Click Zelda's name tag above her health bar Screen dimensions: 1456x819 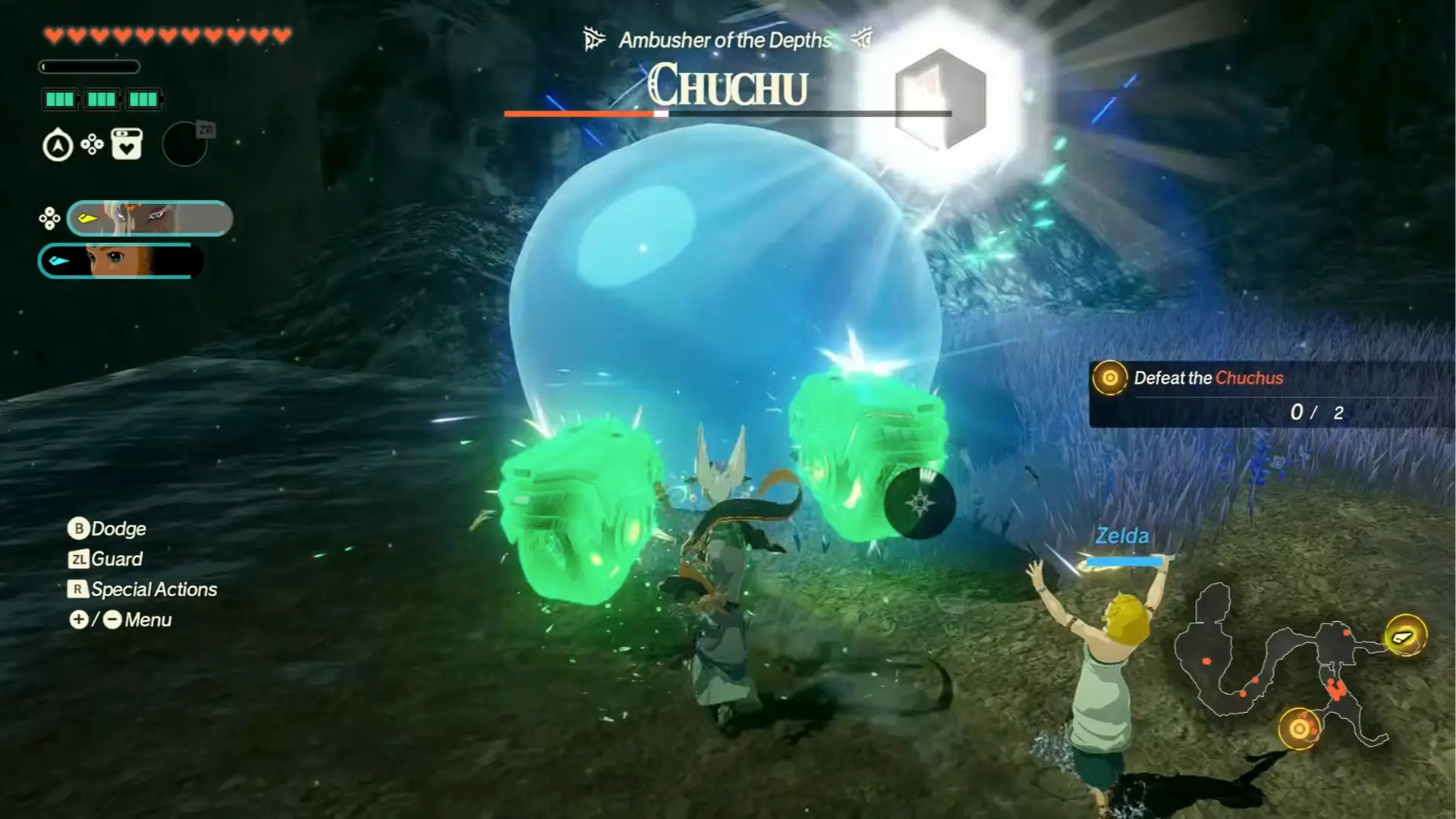point(1121,535)
